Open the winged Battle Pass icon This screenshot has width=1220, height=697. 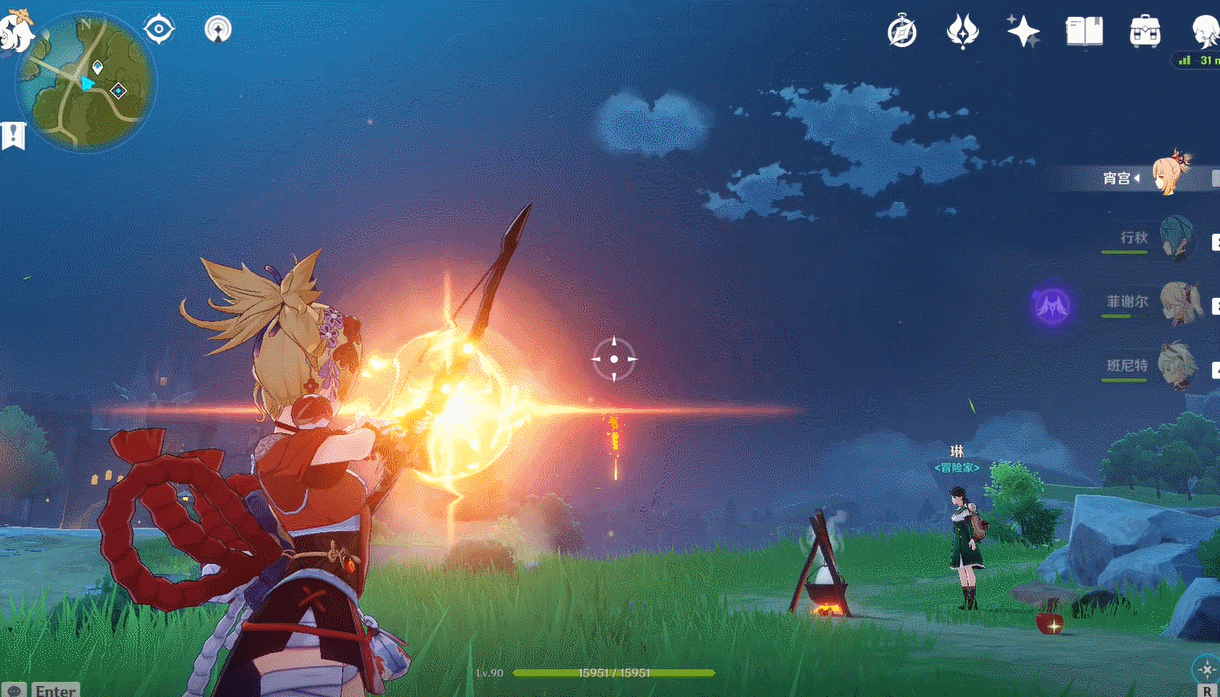click(962, 32)
